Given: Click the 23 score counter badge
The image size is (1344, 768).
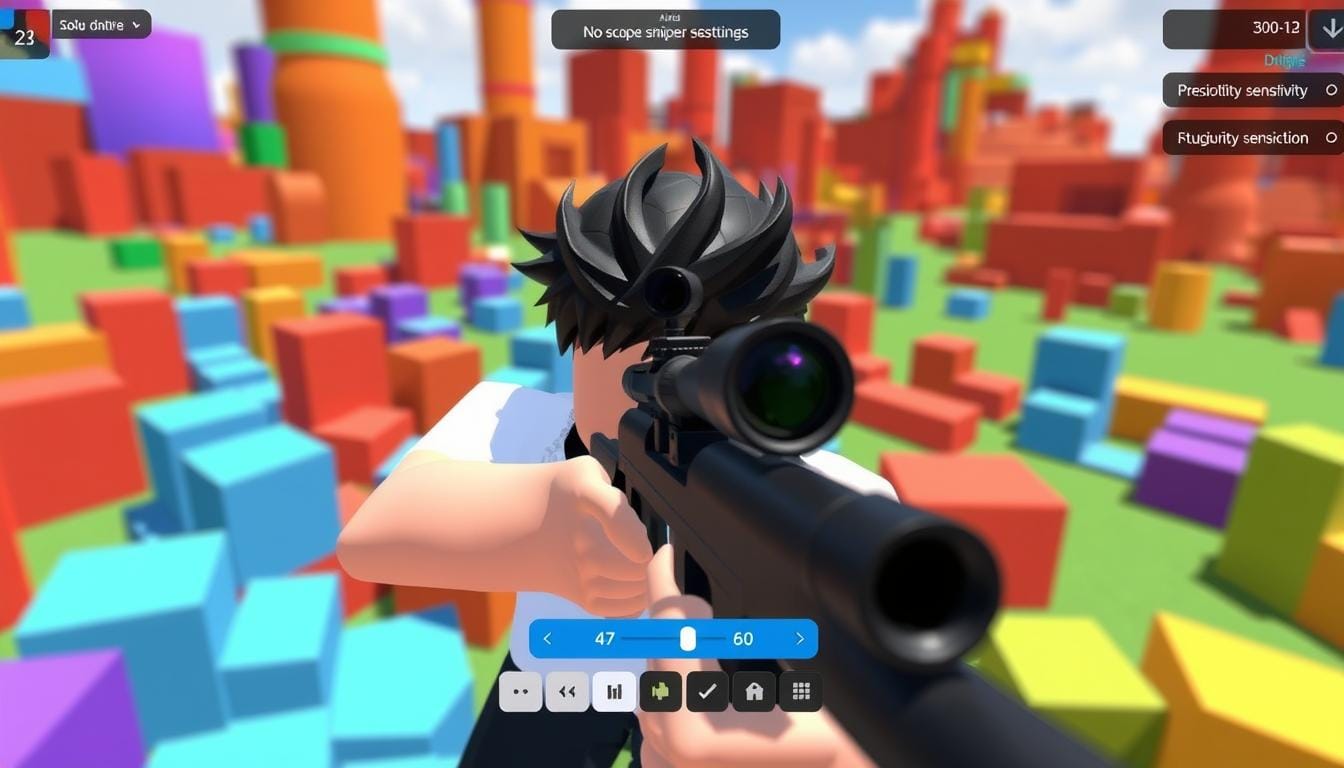Looking at the screenshot, I should pos(24,37).
